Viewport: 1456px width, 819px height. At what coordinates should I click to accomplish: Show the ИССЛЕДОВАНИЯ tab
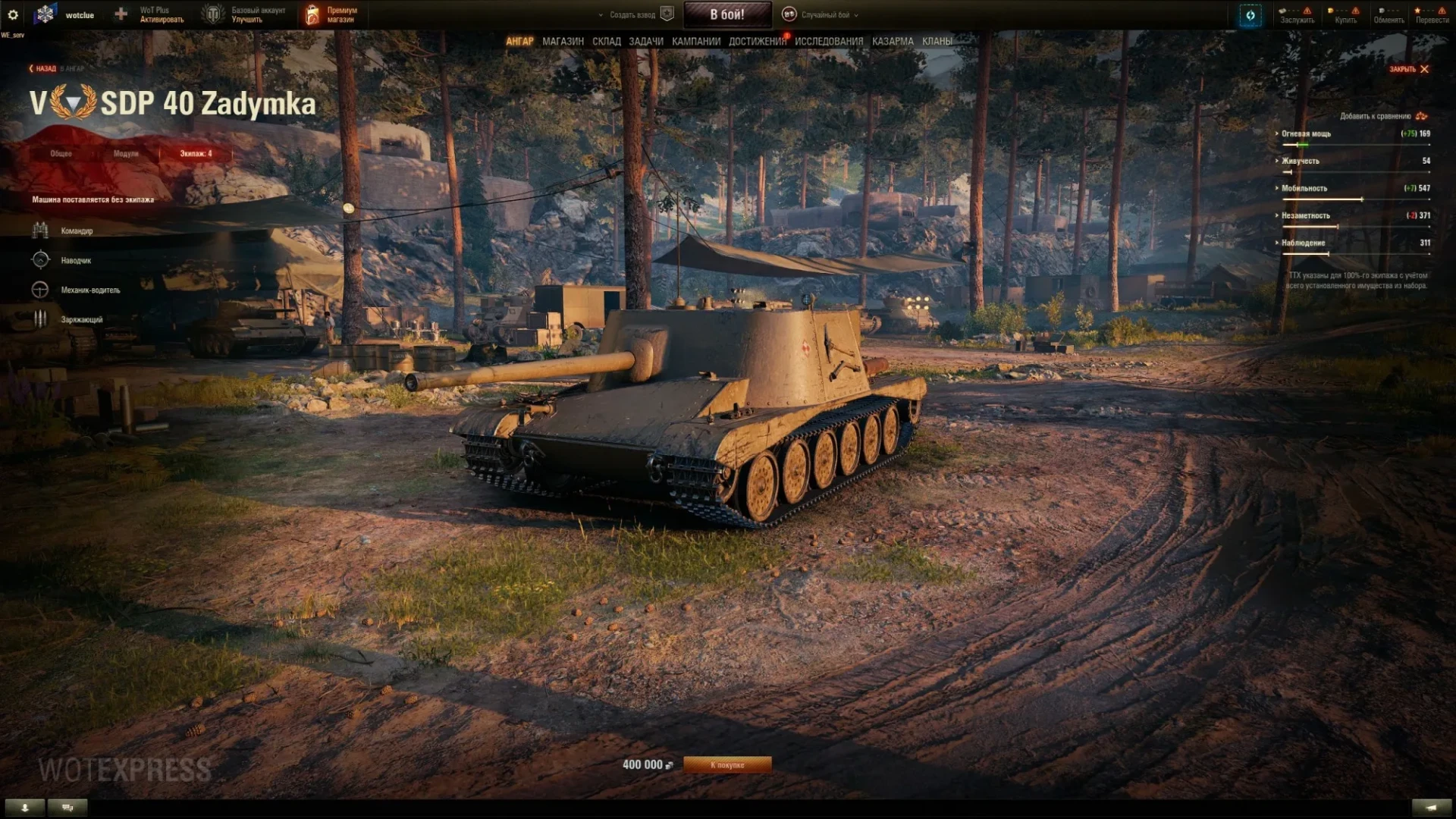[x=829, y=41]
